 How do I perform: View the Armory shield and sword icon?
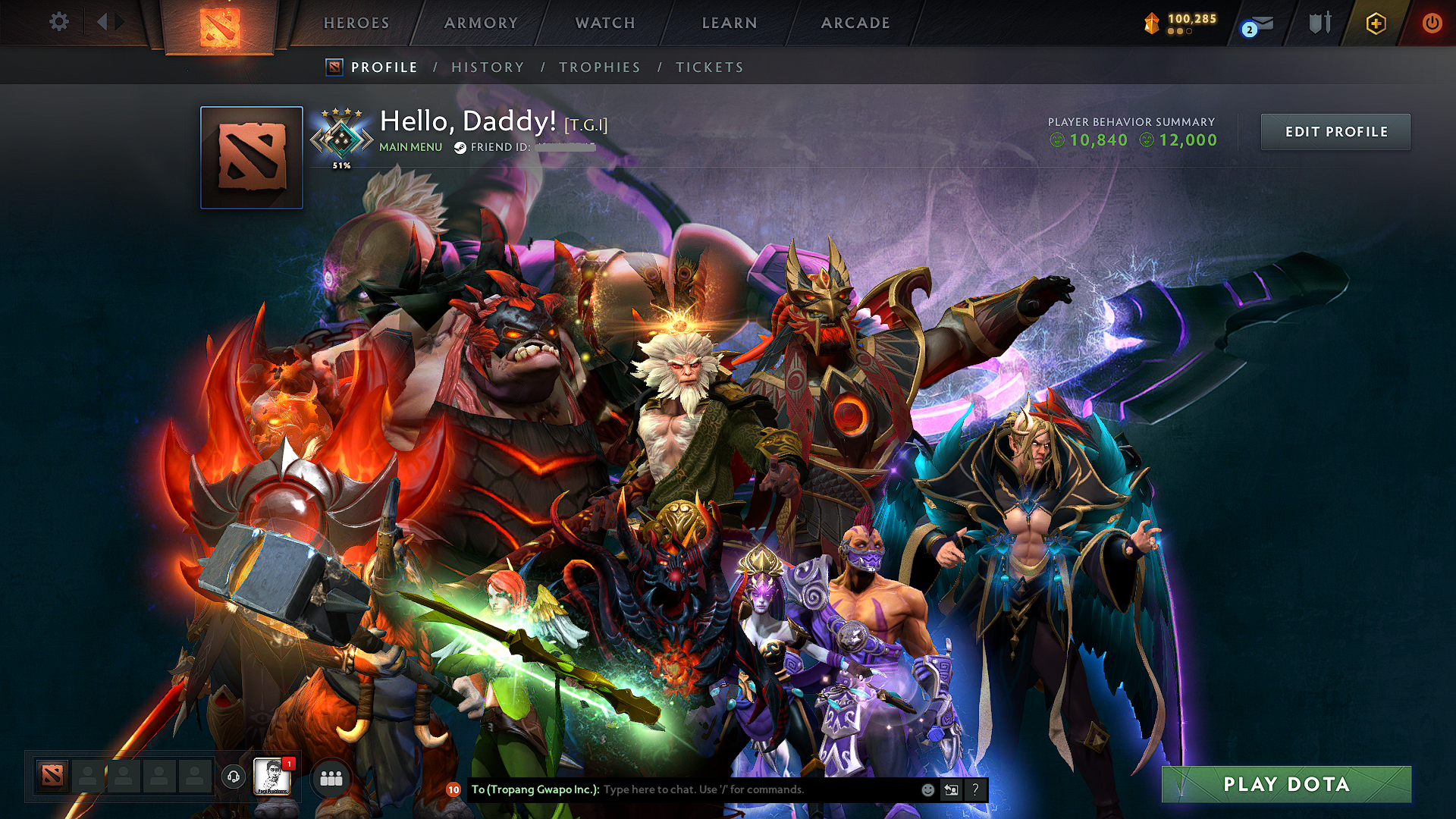pos(1318,23)
